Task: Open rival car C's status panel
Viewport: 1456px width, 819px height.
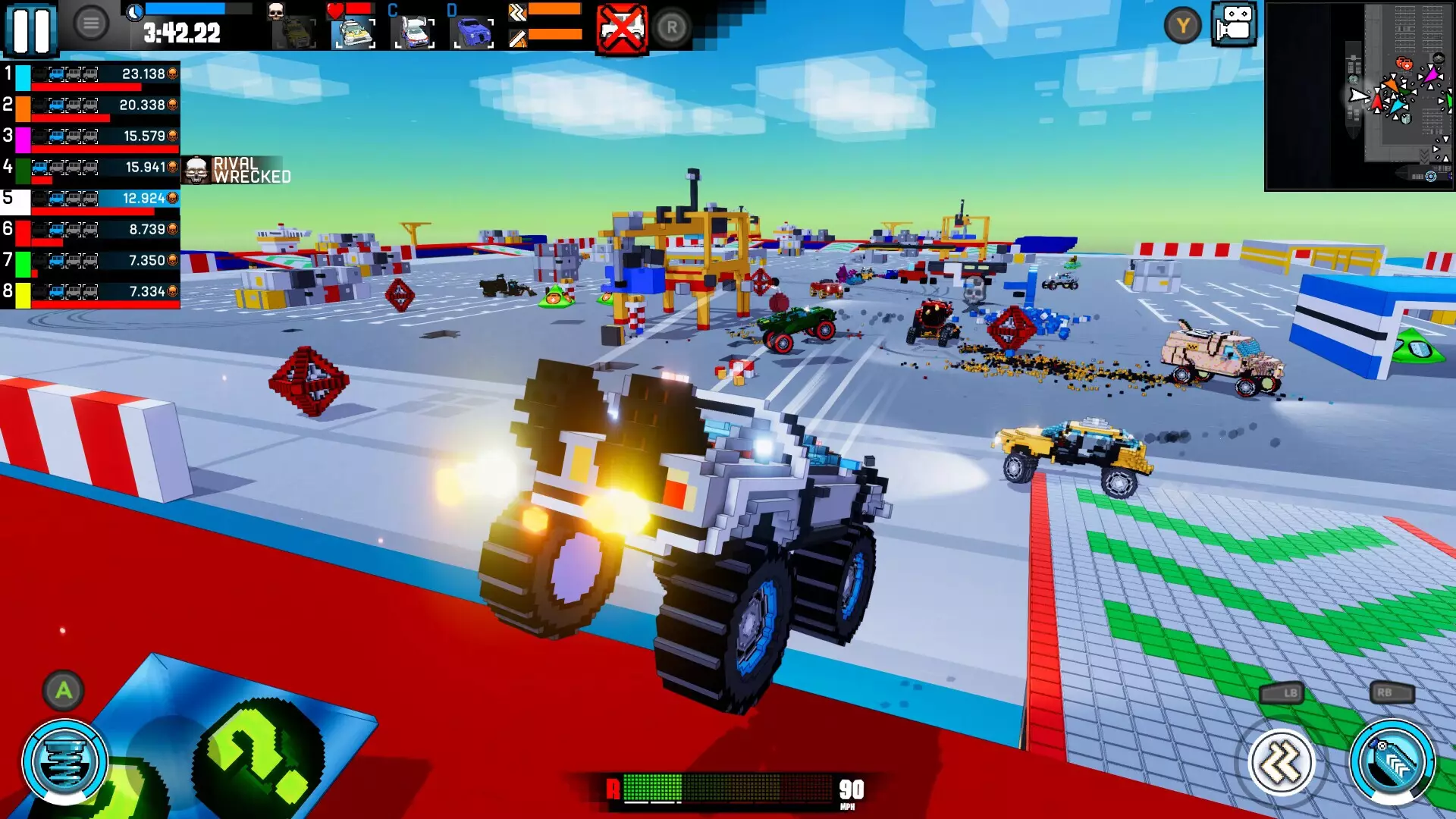Action: point(411,30)
